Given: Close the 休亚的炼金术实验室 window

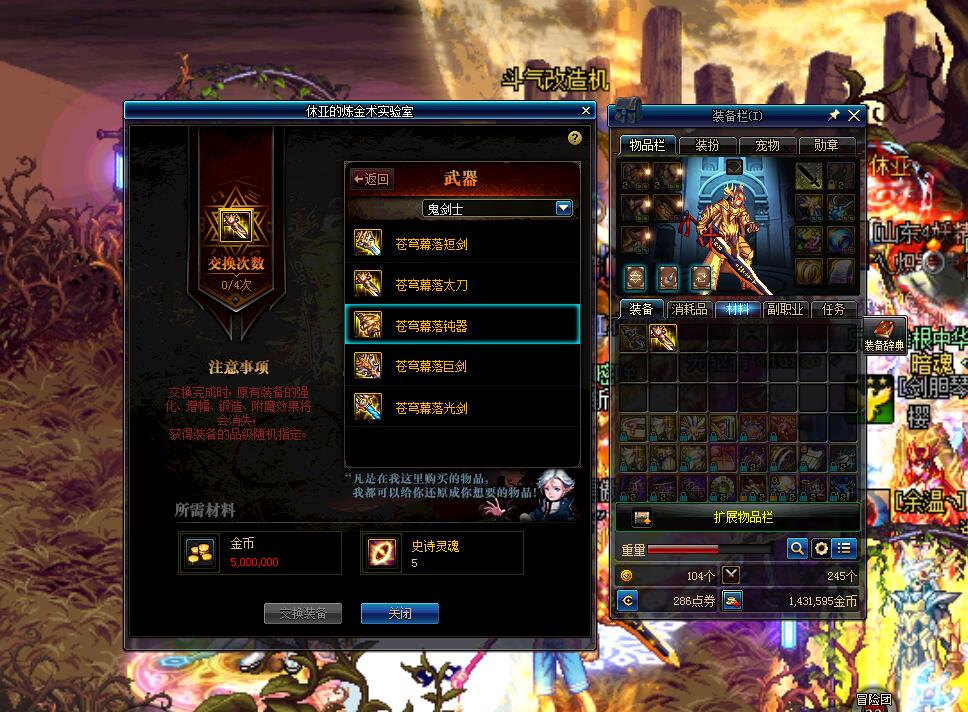Looking at the screenshot, I should pyautogui.click(x=586, y=110).
